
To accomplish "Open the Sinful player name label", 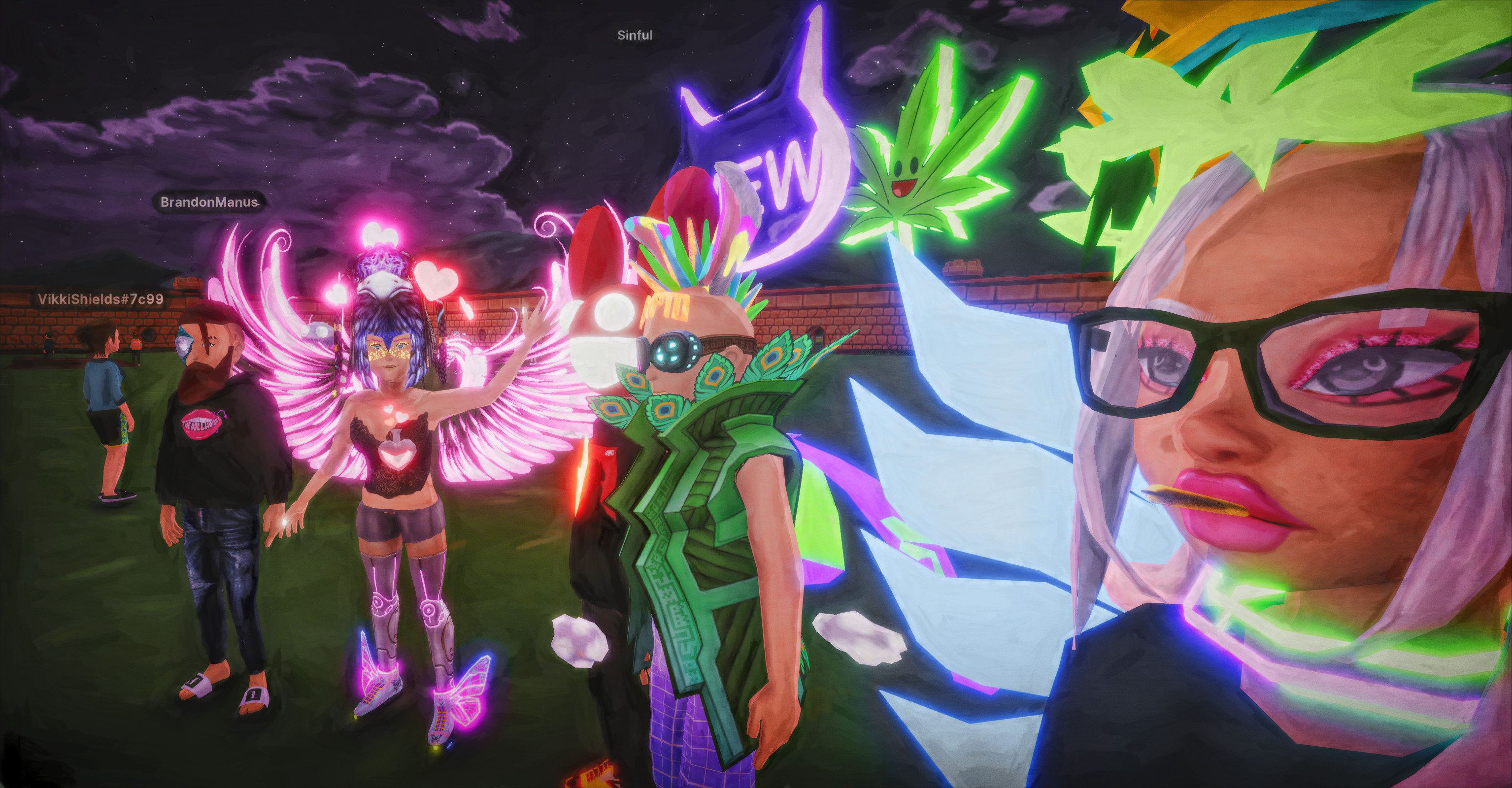I will click(635, 35).
